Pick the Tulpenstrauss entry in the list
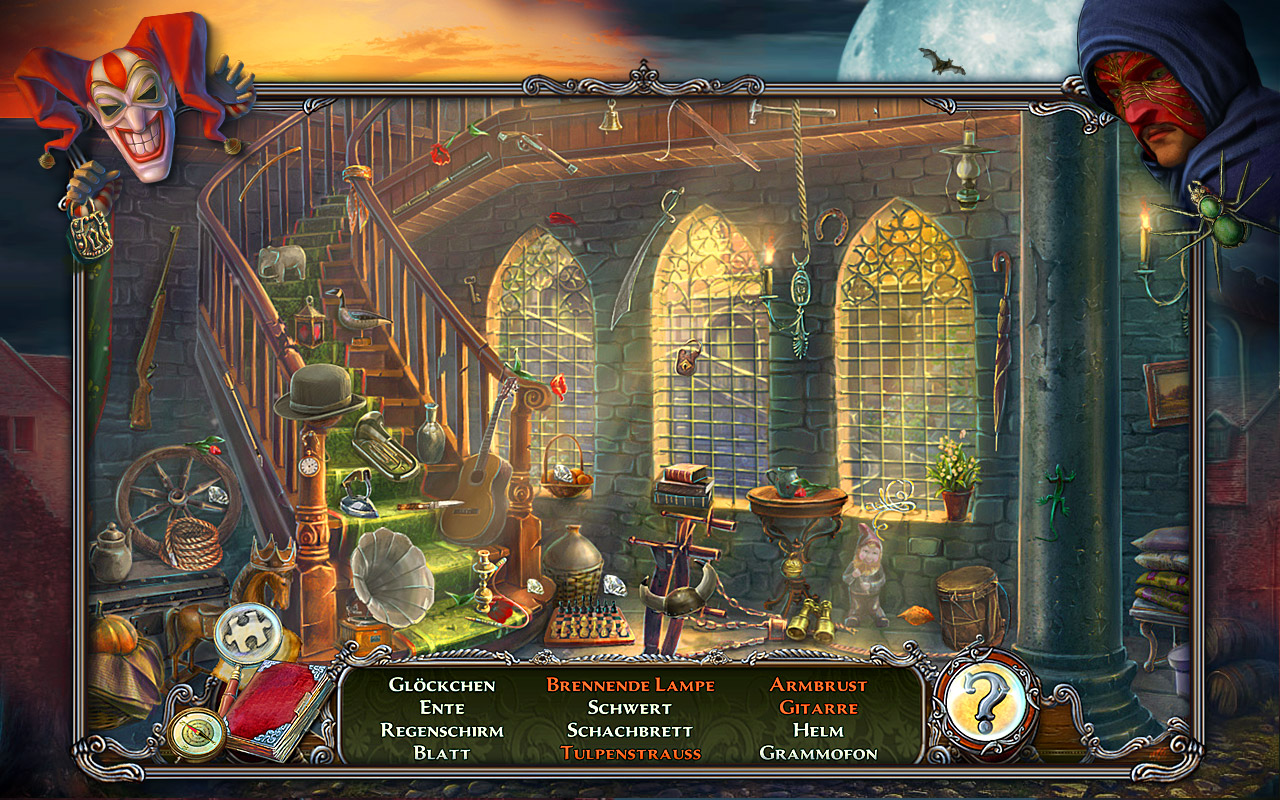This screenshot has width=1280, height=800. pos(630,753)
